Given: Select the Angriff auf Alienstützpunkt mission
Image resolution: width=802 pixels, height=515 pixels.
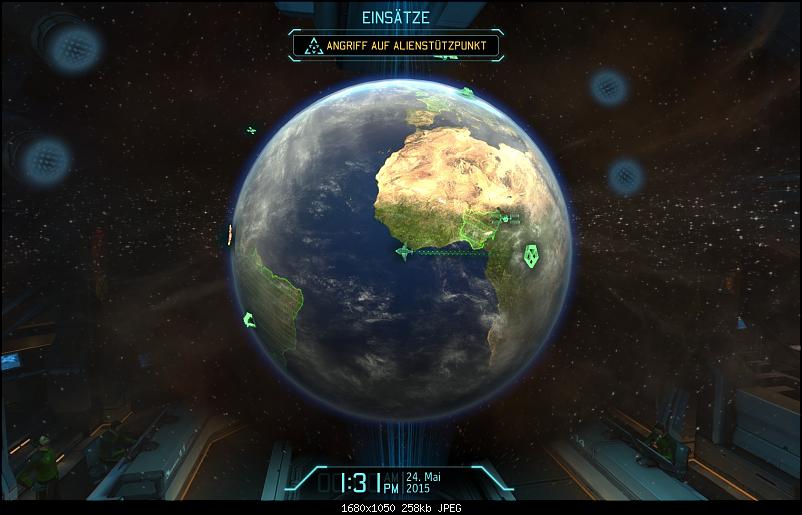Looking at the screenshot, I should click(x=397, y=45).
